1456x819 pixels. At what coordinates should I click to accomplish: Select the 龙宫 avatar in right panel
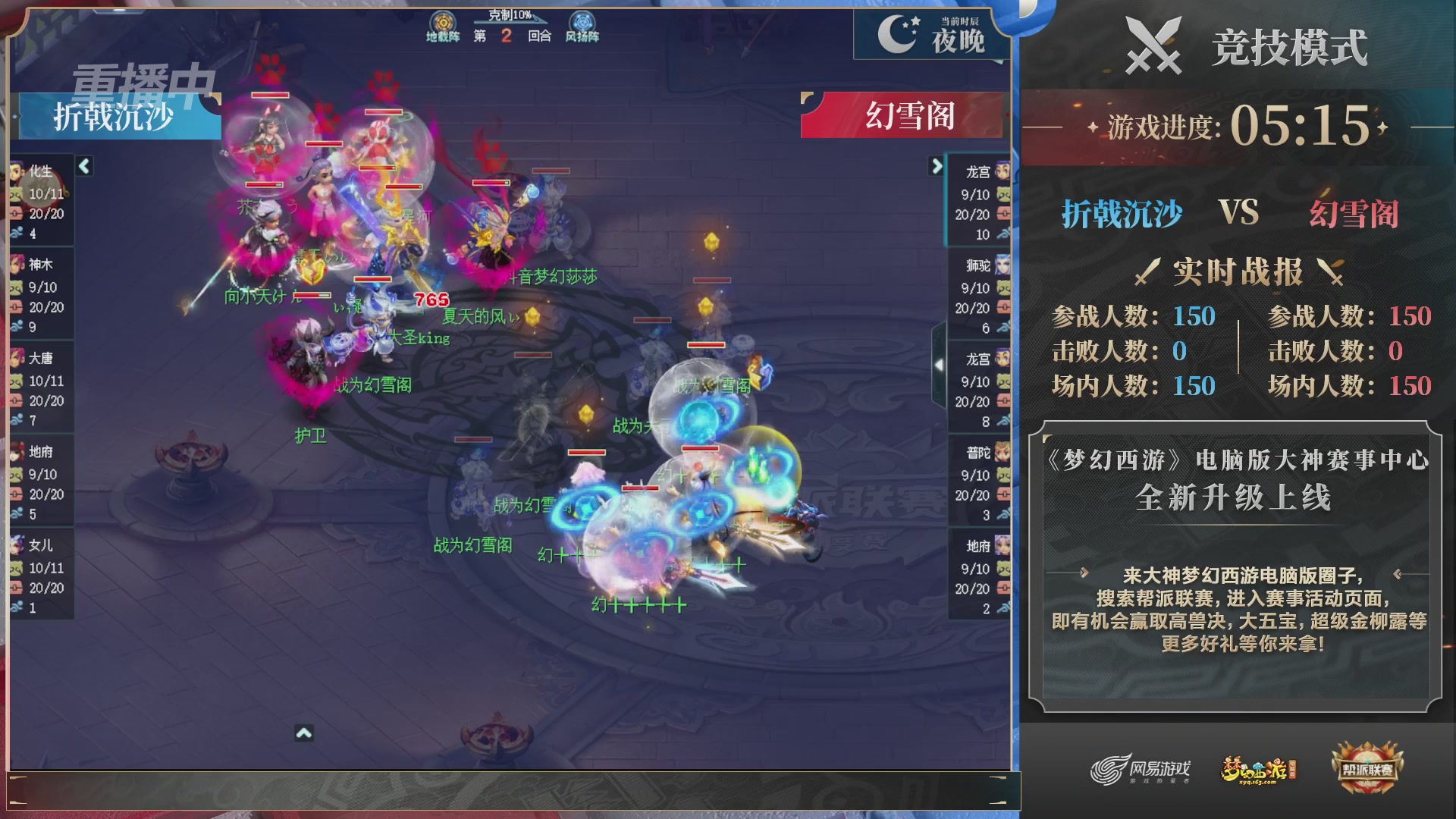click(x=1003, y=168)
